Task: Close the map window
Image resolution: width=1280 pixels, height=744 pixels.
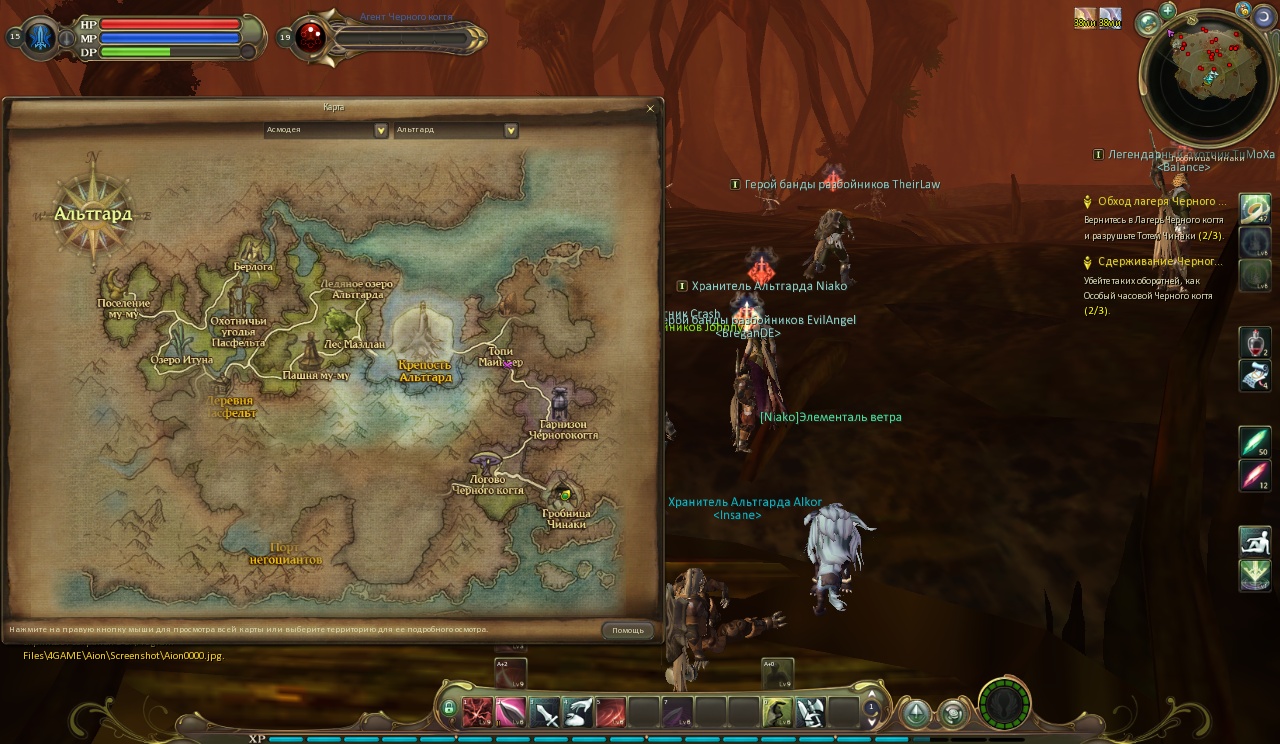Action: pyautogui.click(x=650, y=108)
